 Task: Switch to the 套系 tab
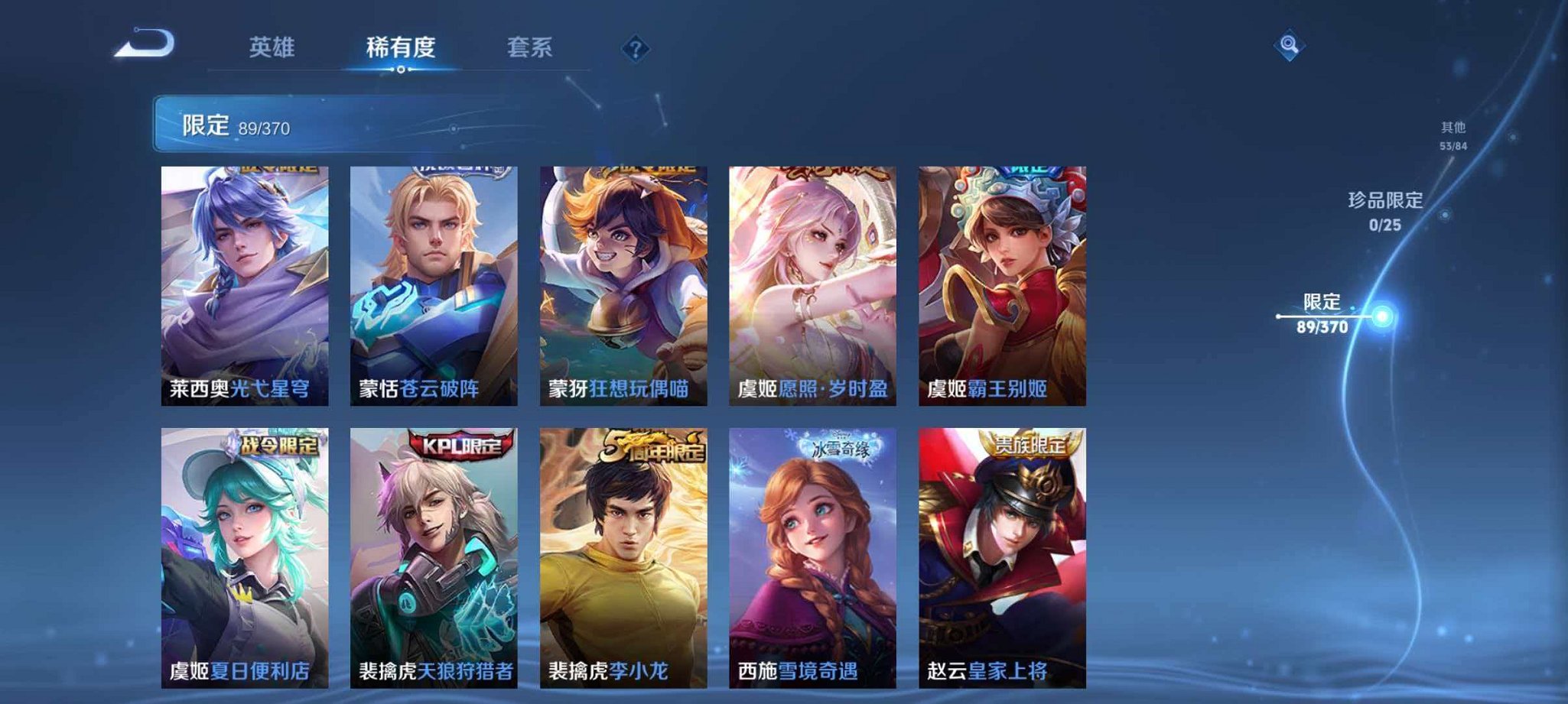click(x=529, y=47)
